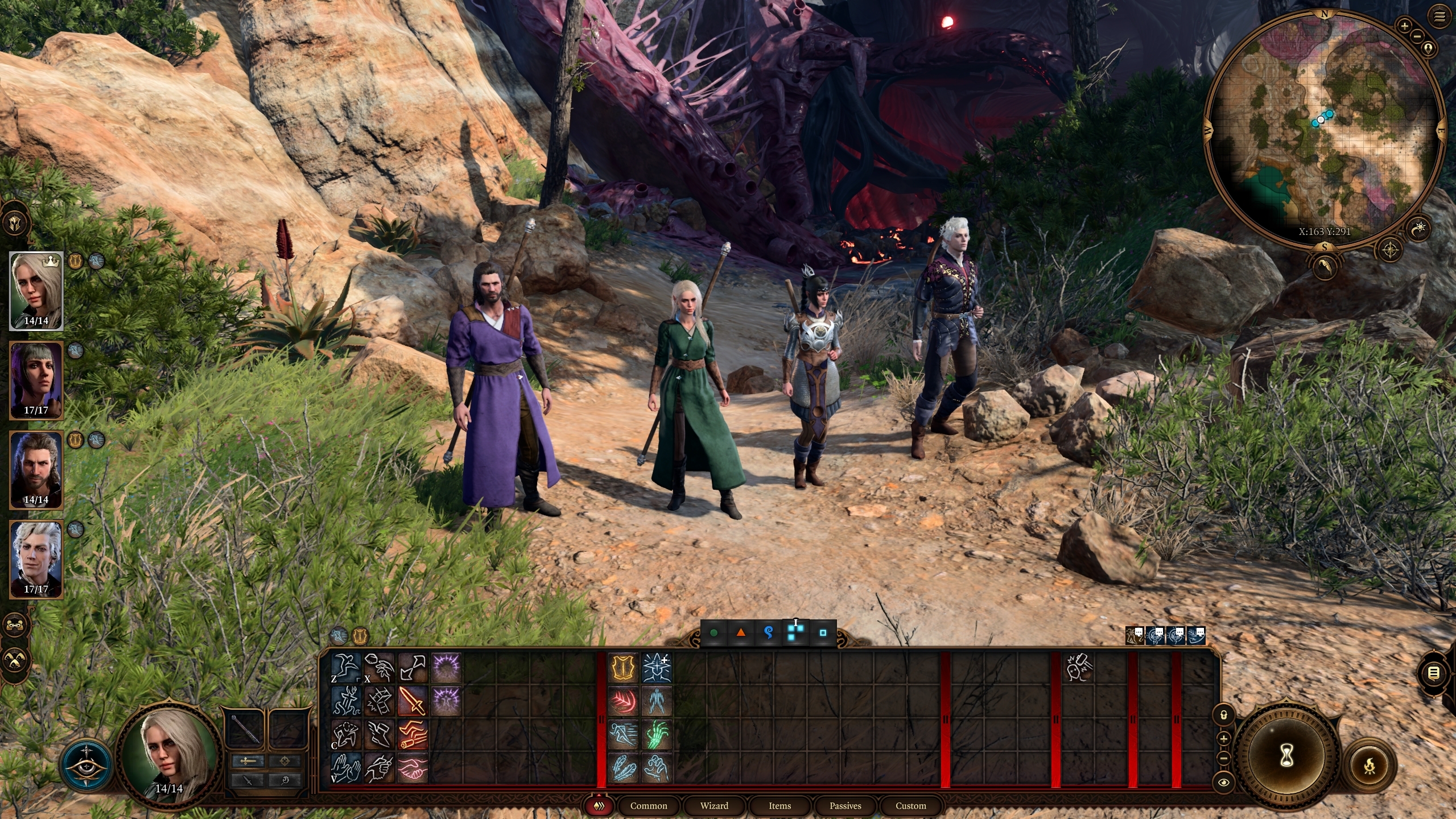Screen dimensions: 1456x819
Task: Select Shadowheart's party portrait
Action: pyautogui.click(x=36, y=379)
